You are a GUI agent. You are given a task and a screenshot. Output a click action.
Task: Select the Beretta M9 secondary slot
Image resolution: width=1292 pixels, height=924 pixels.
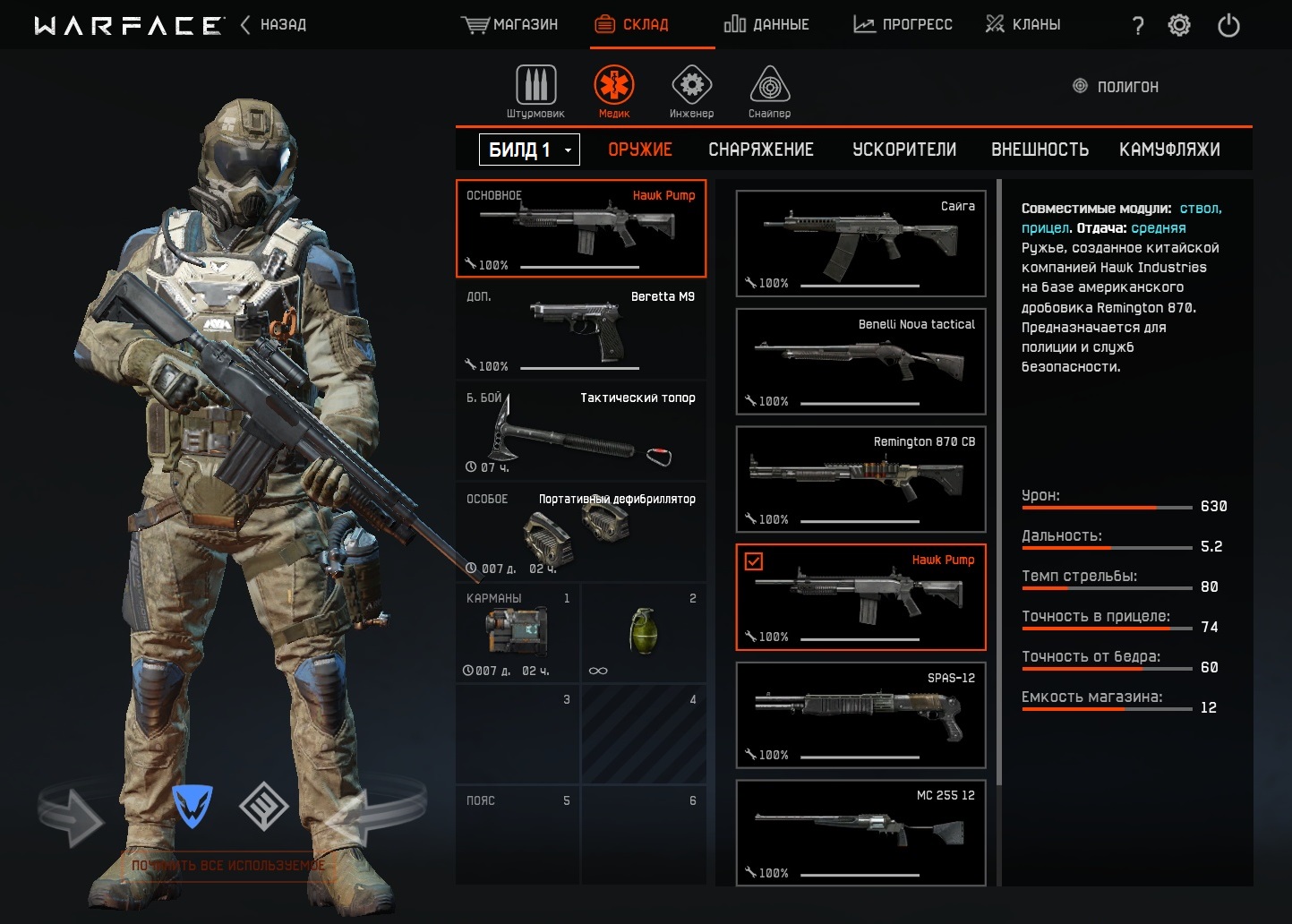(x=580, y=329)
